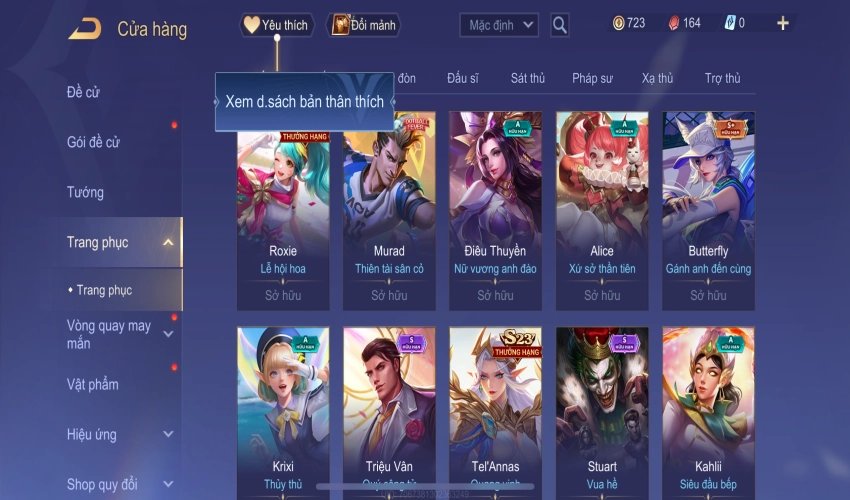
Task: Pick the Stuart Vua hề skin card
Action: coord(602,410)
